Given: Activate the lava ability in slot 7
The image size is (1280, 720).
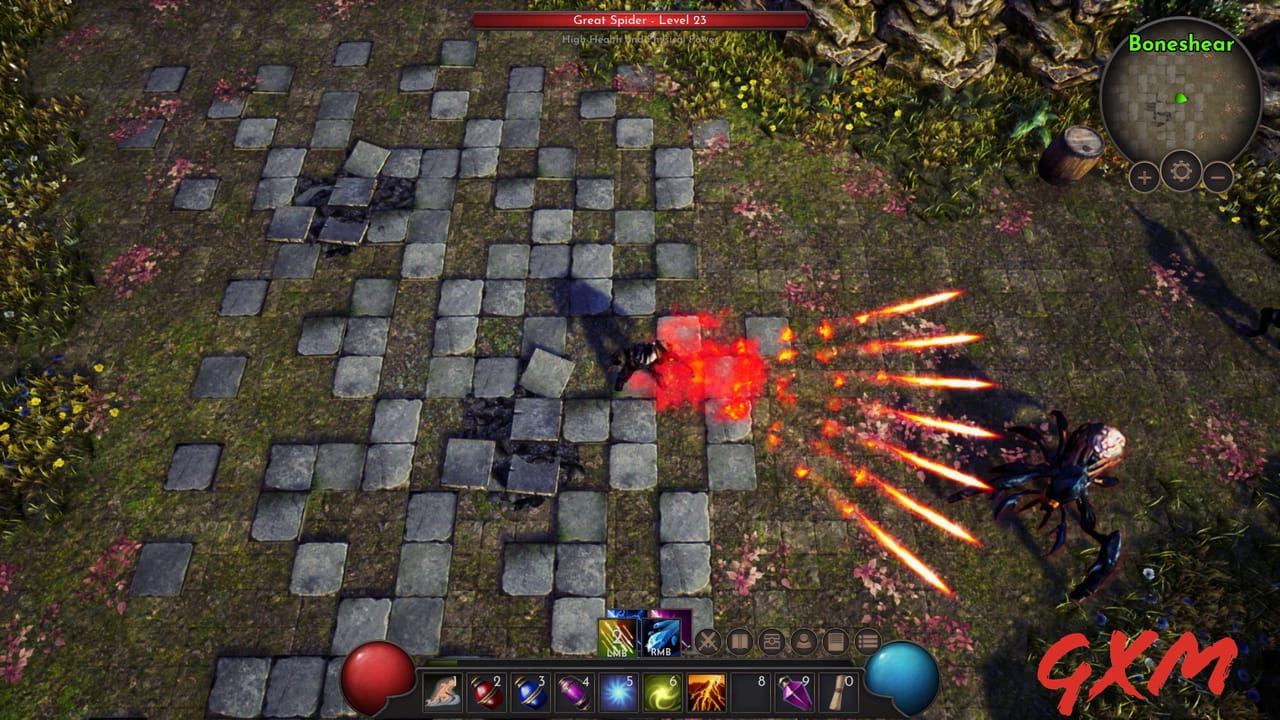Looking at the screenshot, I should tap(706, 690).
